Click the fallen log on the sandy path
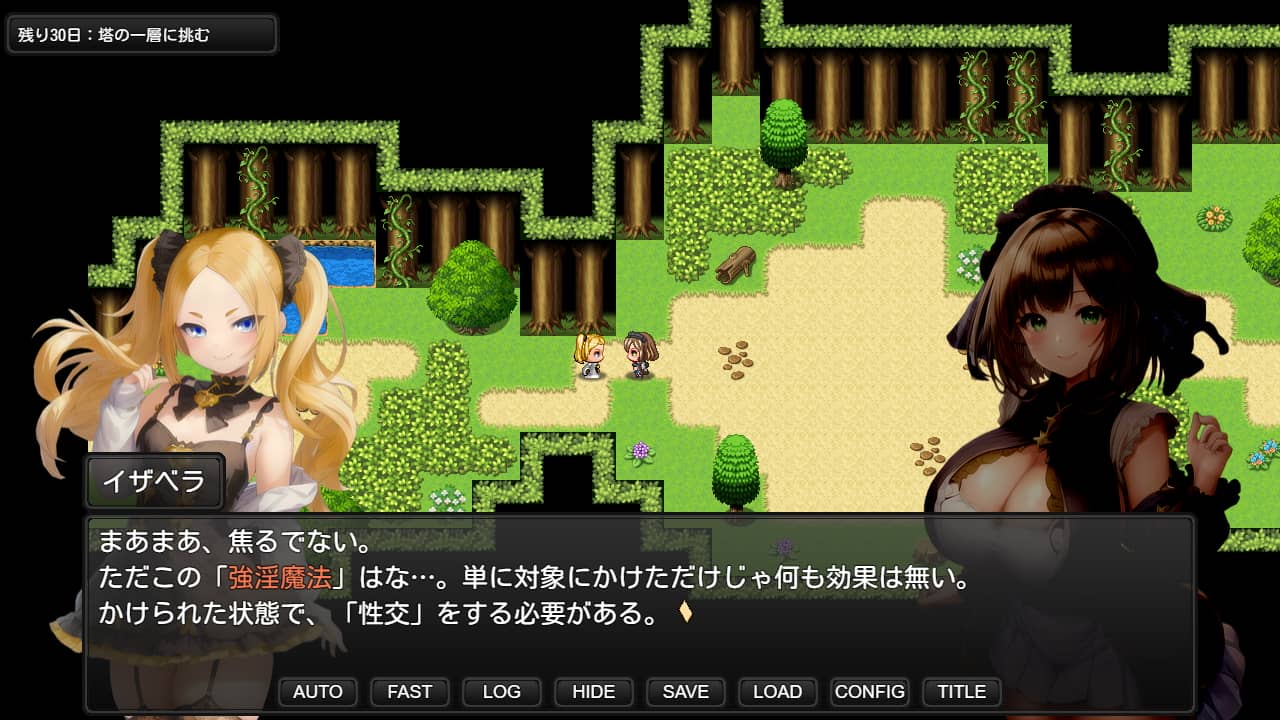Viewport: 1280px width, 720px height. coord(737,263)
